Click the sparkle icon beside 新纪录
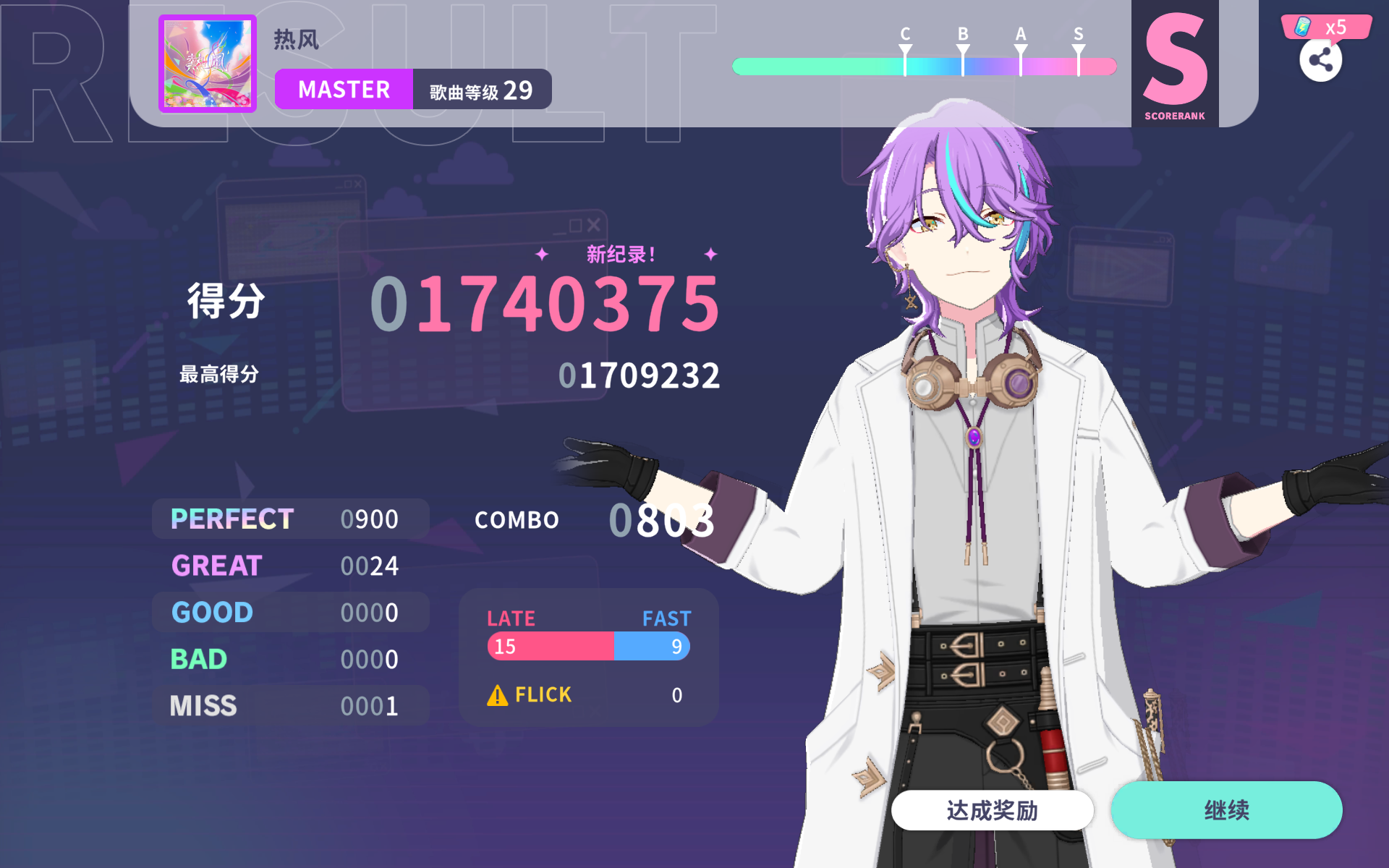The height and width of the screenshot is (868, 1389). (x=540, y=254)
